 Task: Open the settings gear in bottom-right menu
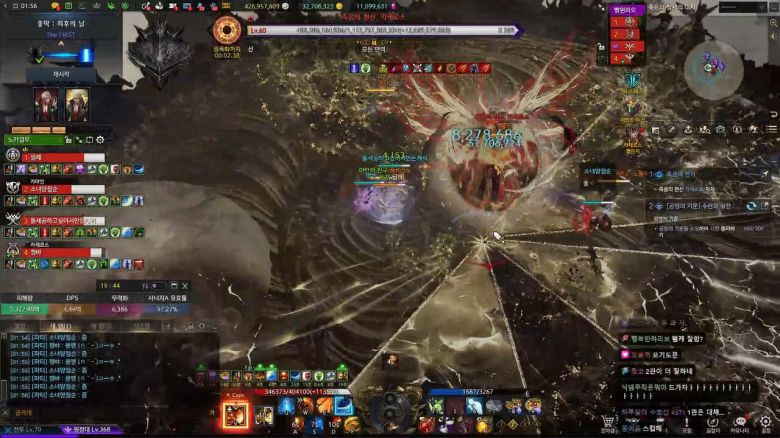(x=765, y=423)
